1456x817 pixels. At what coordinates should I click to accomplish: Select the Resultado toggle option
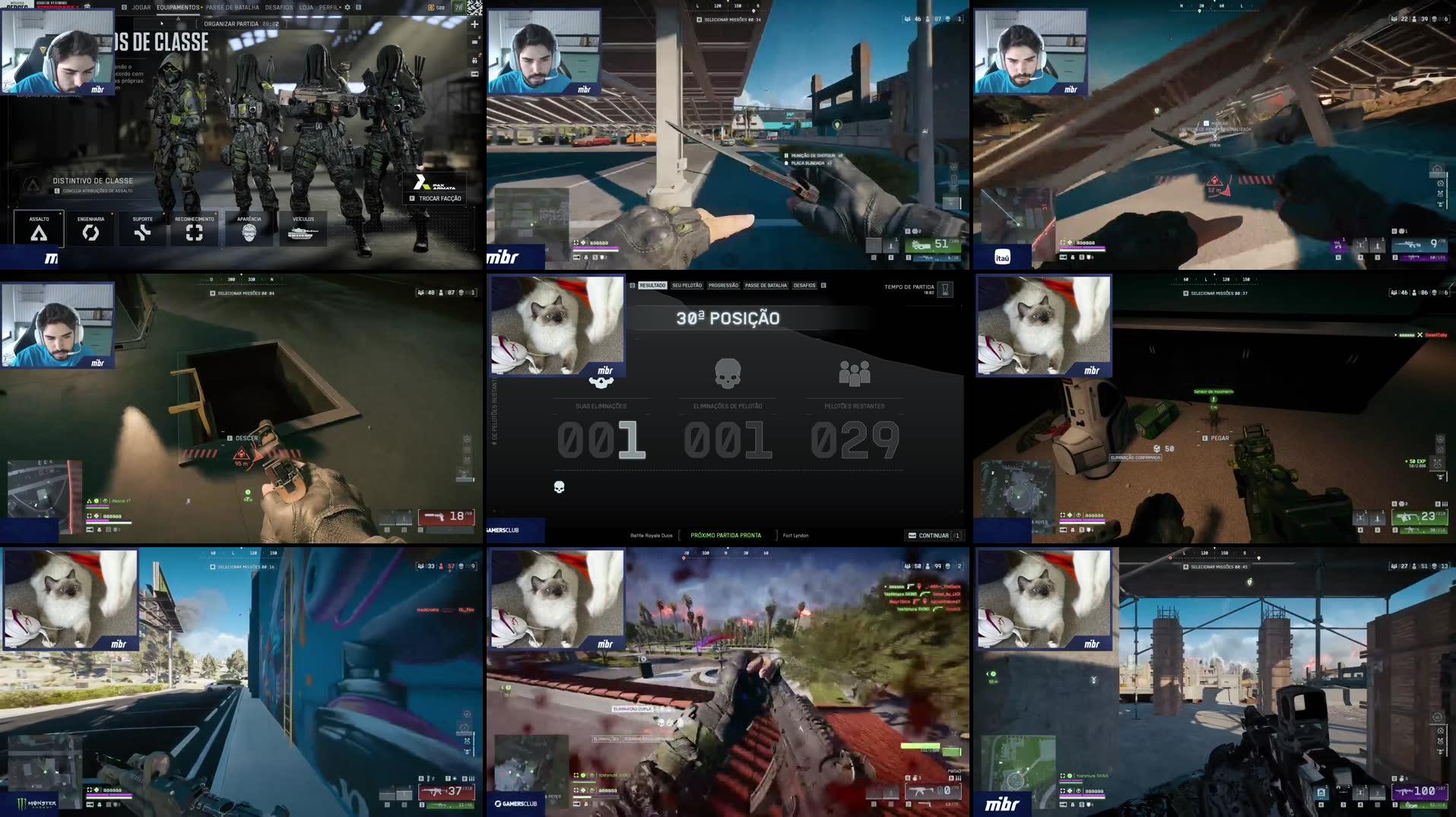click(x=652, y=285)
